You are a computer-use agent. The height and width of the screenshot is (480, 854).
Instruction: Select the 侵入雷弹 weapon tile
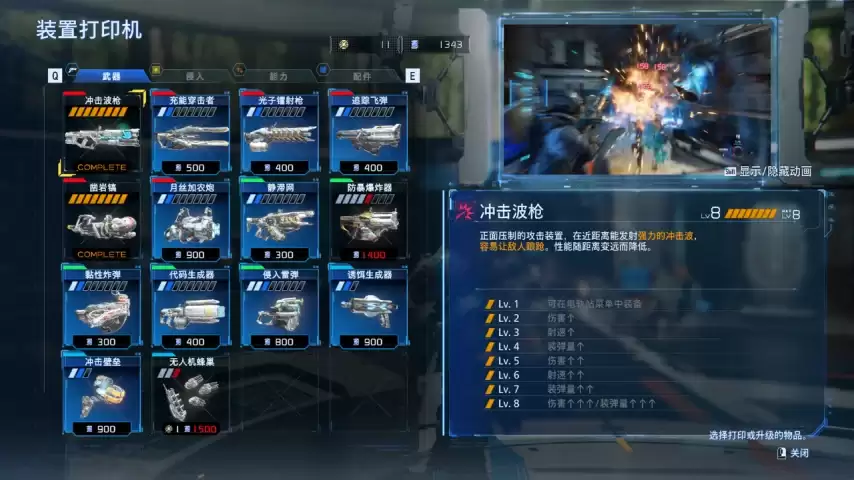coord(281,307)
